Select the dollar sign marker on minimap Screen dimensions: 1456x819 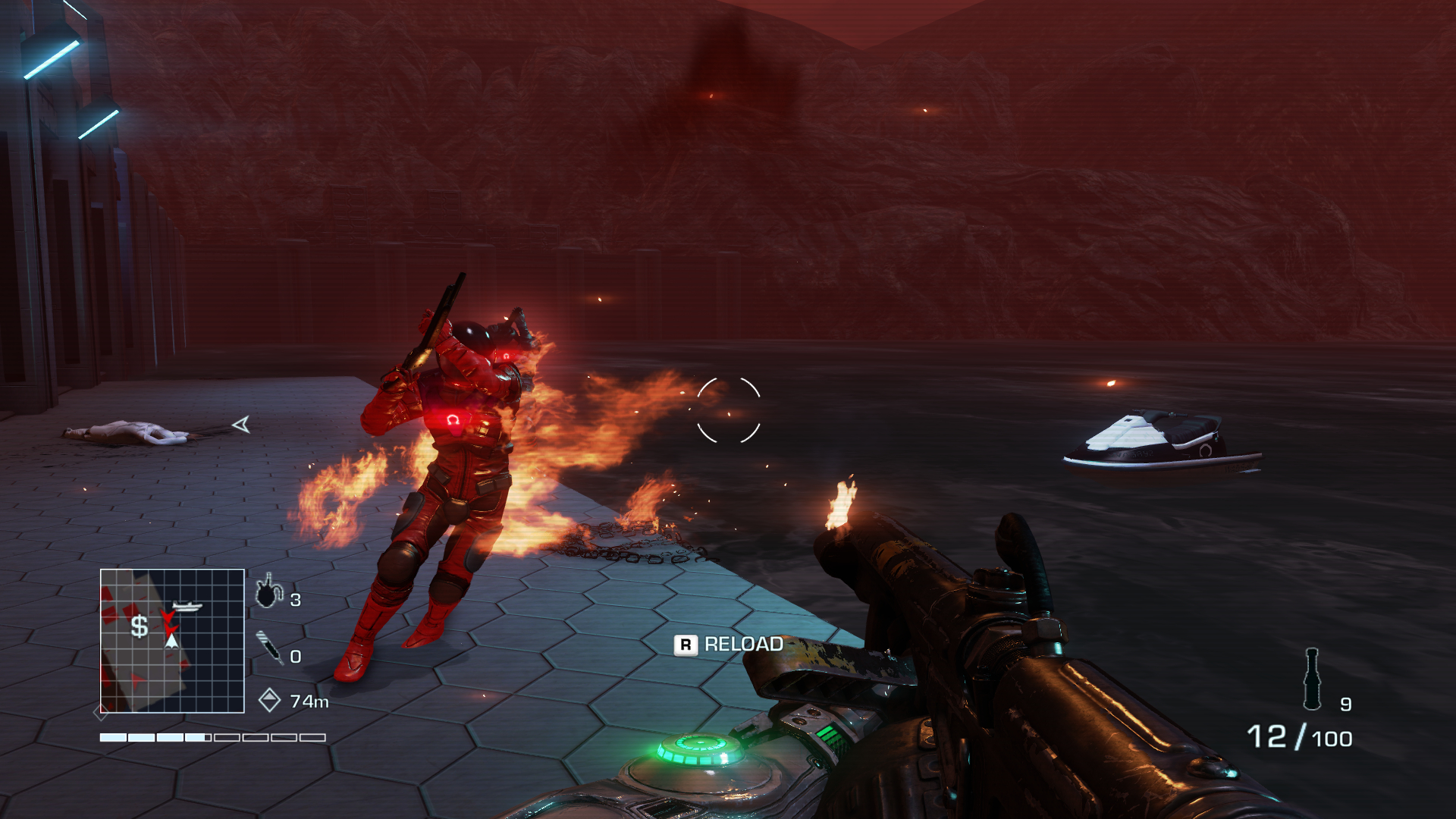point(140,626)
